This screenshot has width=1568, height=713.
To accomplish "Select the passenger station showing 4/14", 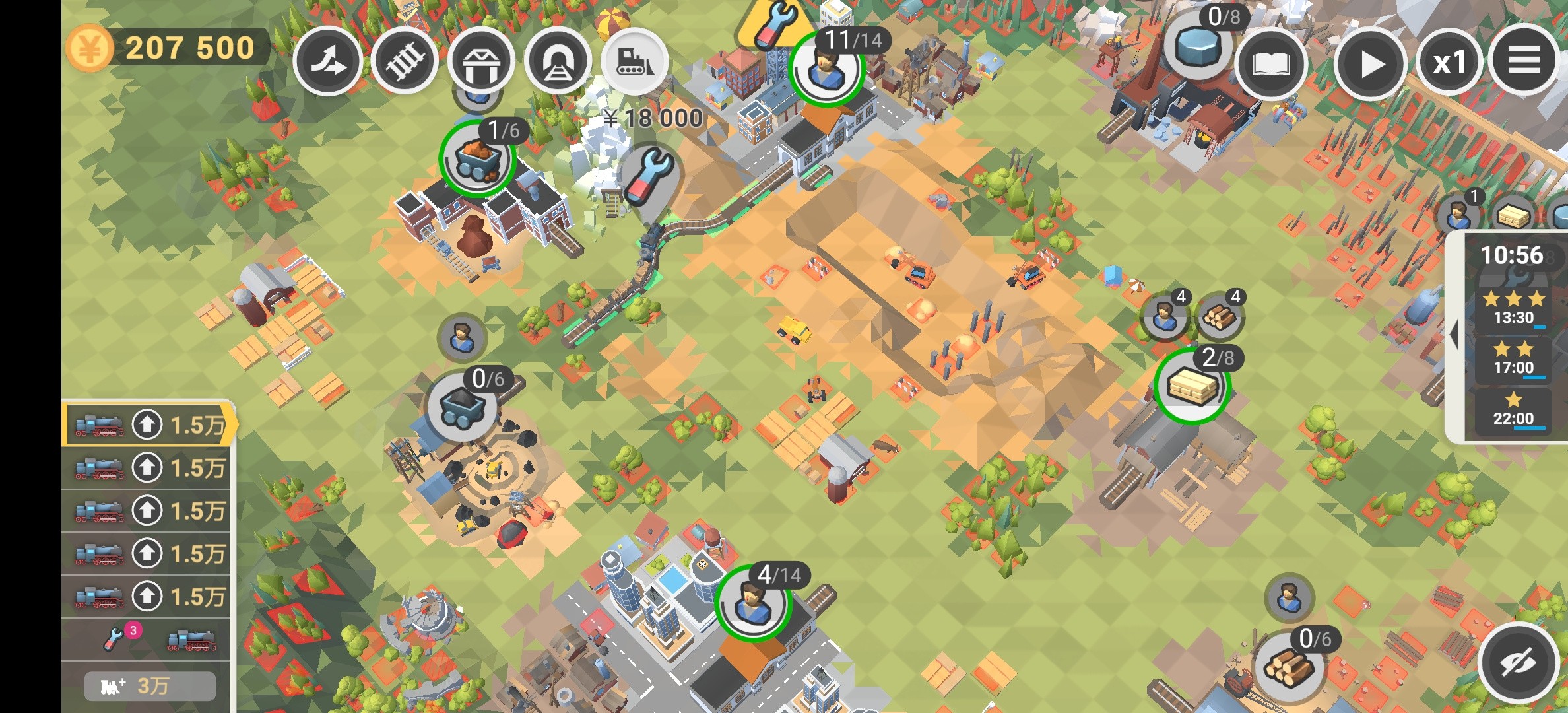I will coord(752,602).
